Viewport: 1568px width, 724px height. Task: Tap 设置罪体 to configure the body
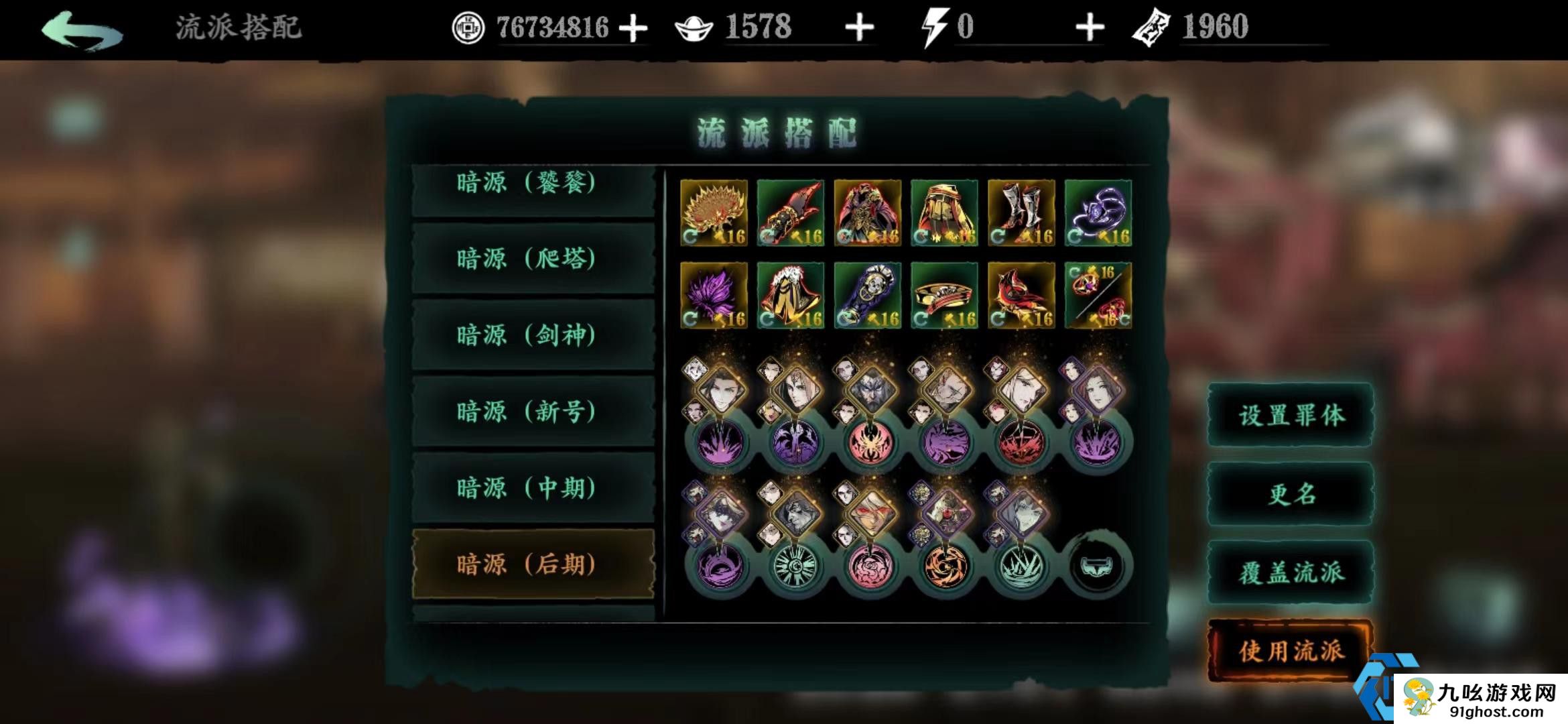click(x=1289, y=416)
